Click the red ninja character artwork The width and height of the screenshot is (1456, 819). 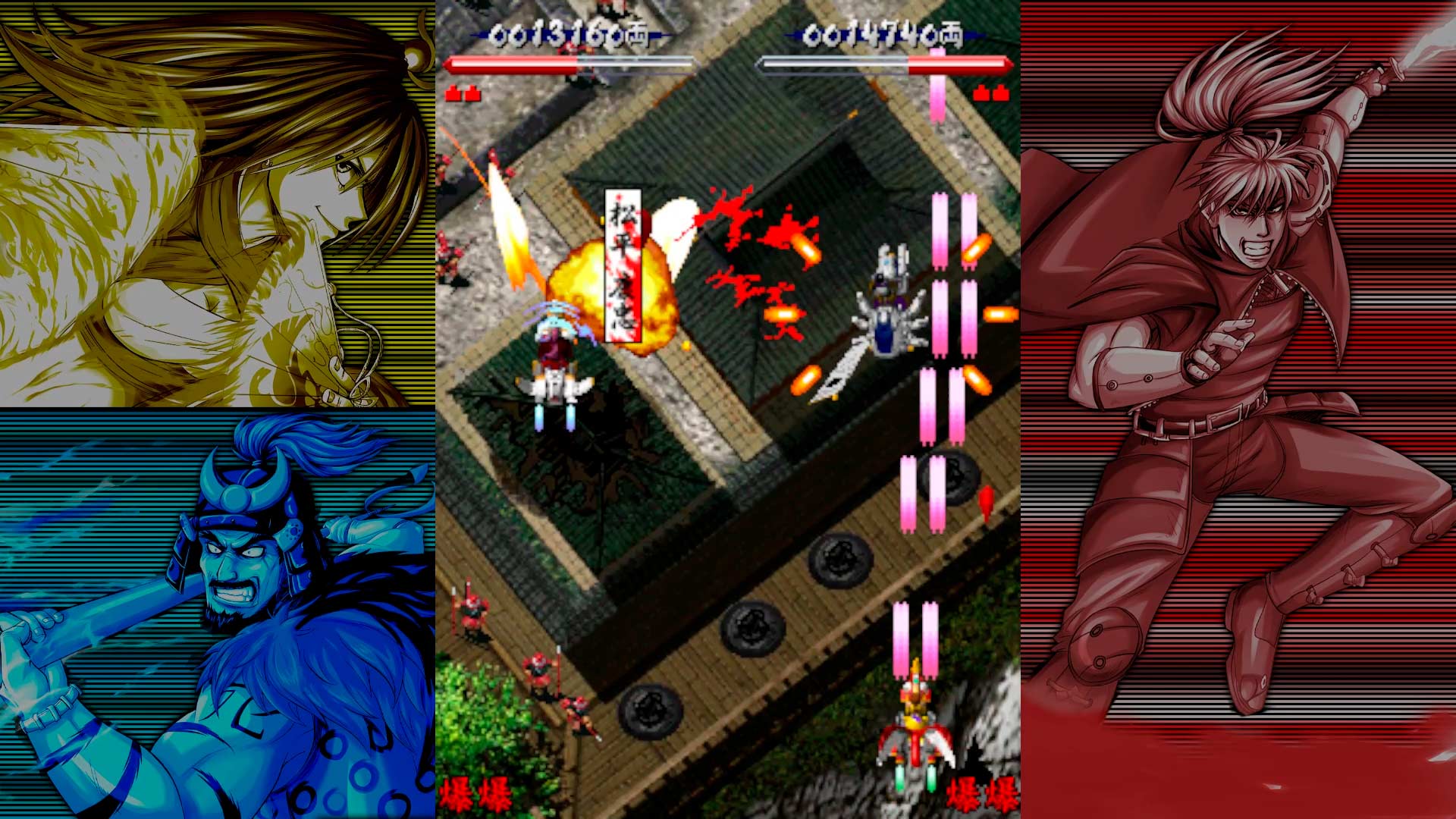click(1244, 341)
